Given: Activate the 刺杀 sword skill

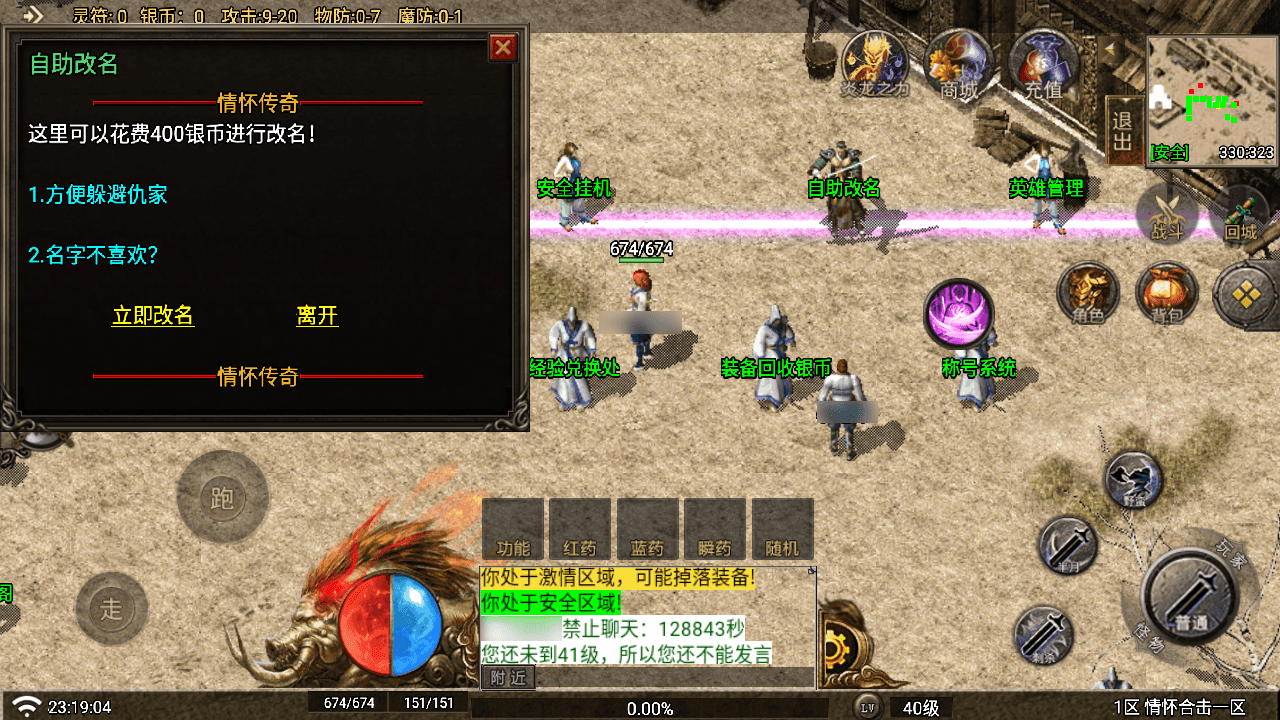Looking at the screenshot, I should point(1044,634).
